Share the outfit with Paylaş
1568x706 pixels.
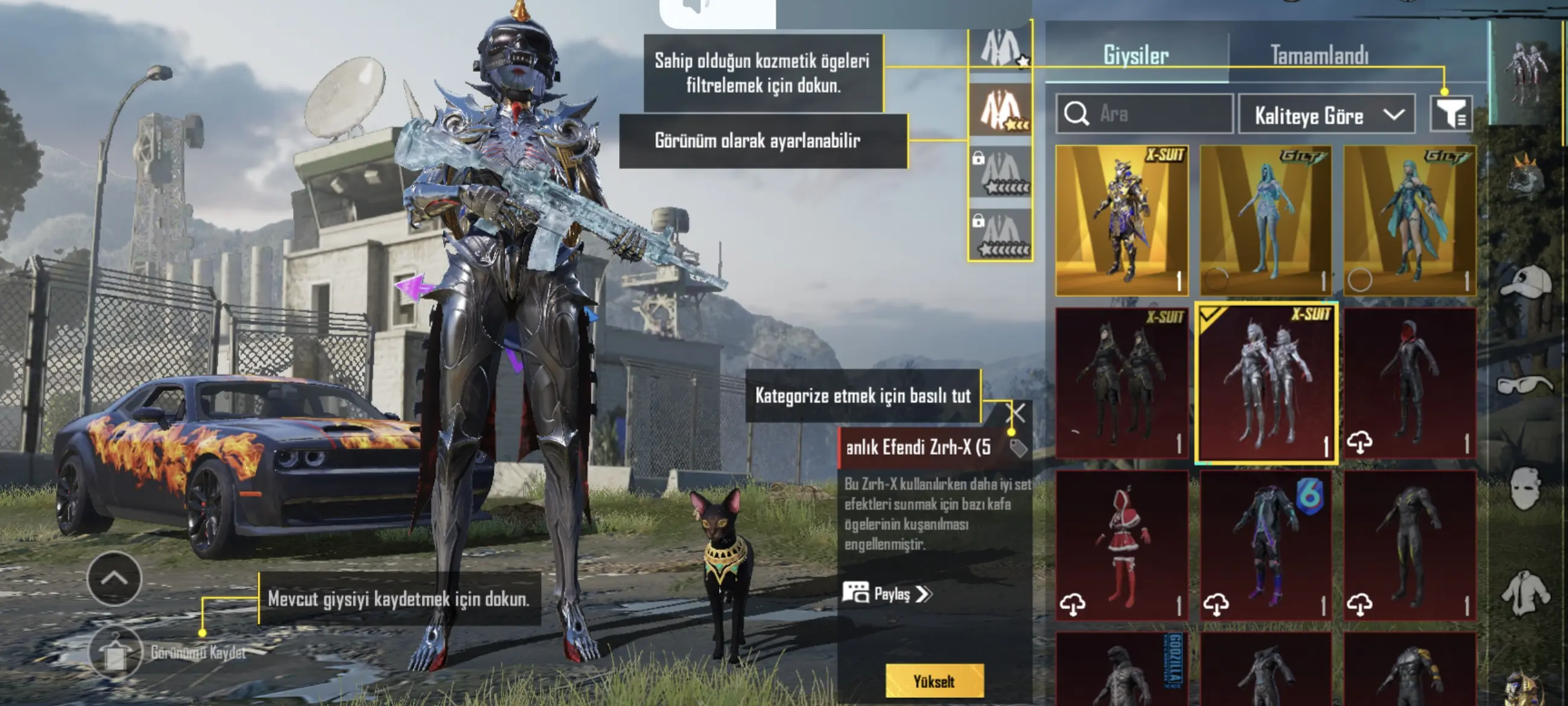pyautogui.click(x=887, y=593)
